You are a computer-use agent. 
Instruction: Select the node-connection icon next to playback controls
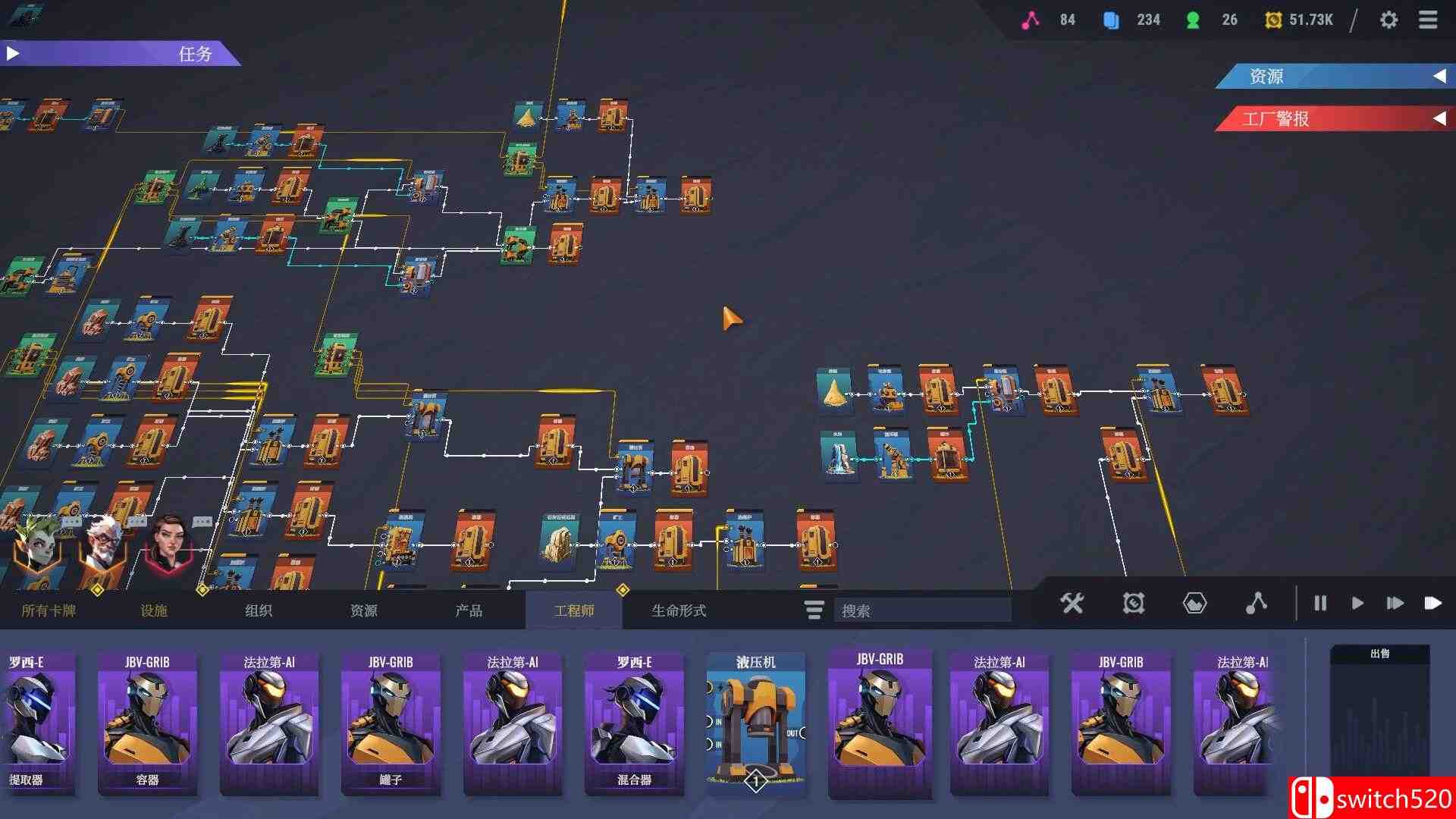click(x=1257, y=604)
